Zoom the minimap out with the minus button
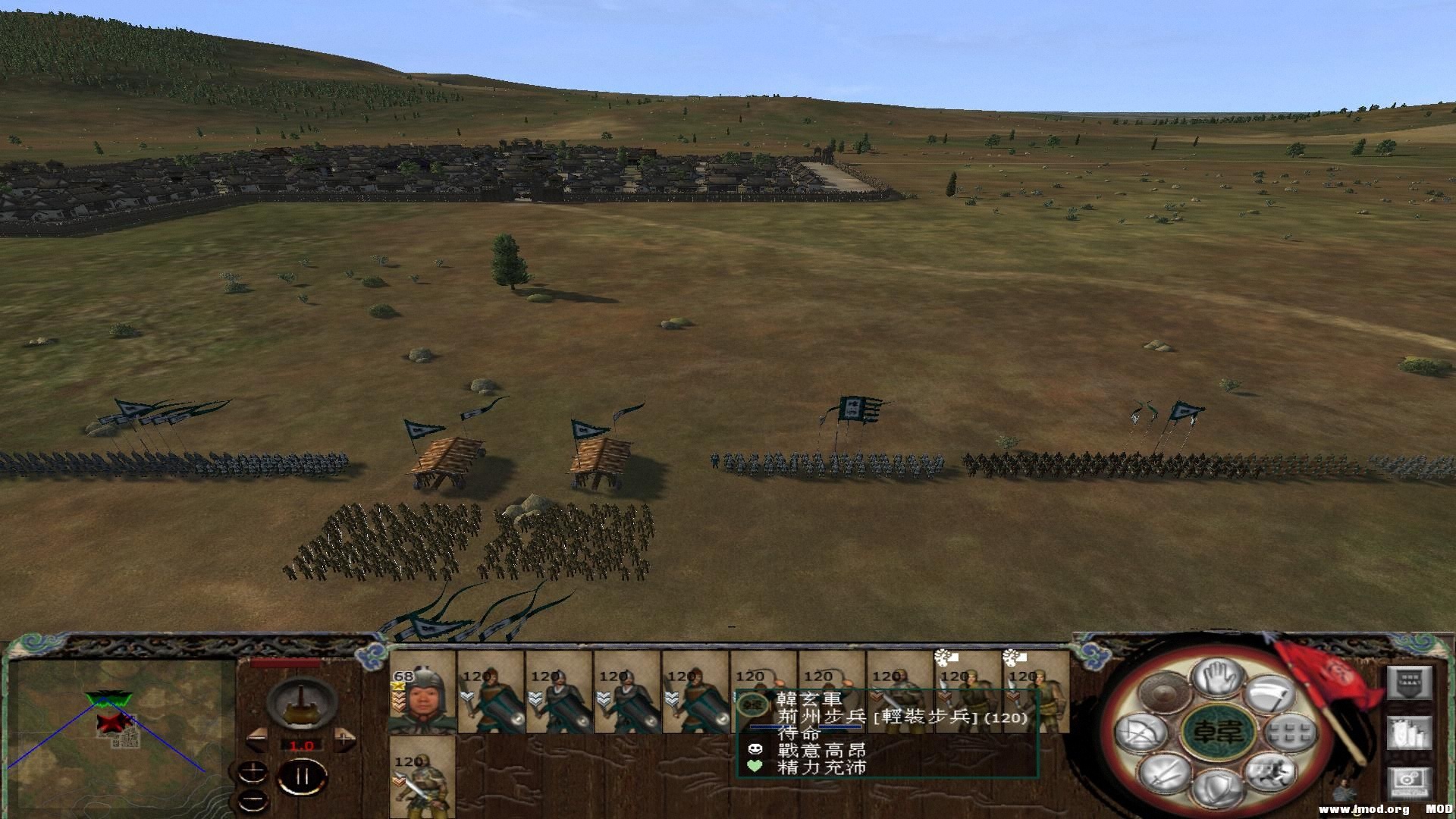Image resolution: width=1456 pixels, height=819 pixels. (252, 800)
